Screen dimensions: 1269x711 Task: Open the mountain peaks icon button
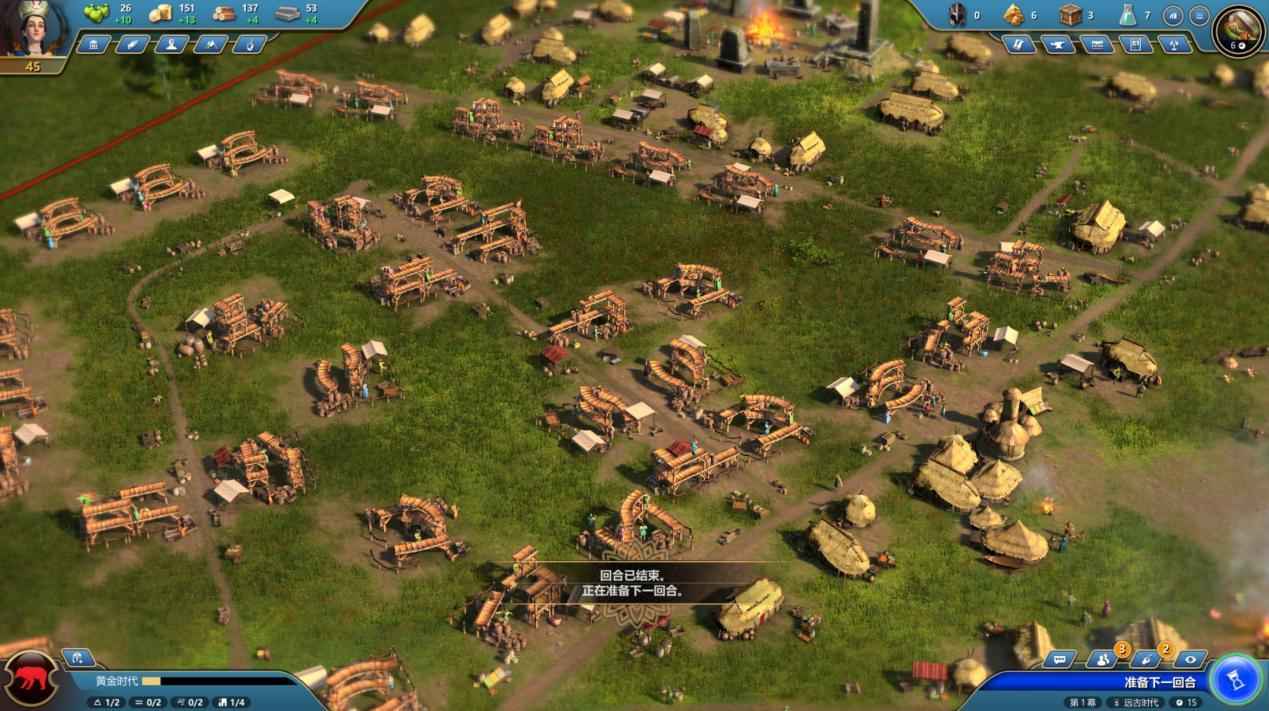[x=210, y=44]
